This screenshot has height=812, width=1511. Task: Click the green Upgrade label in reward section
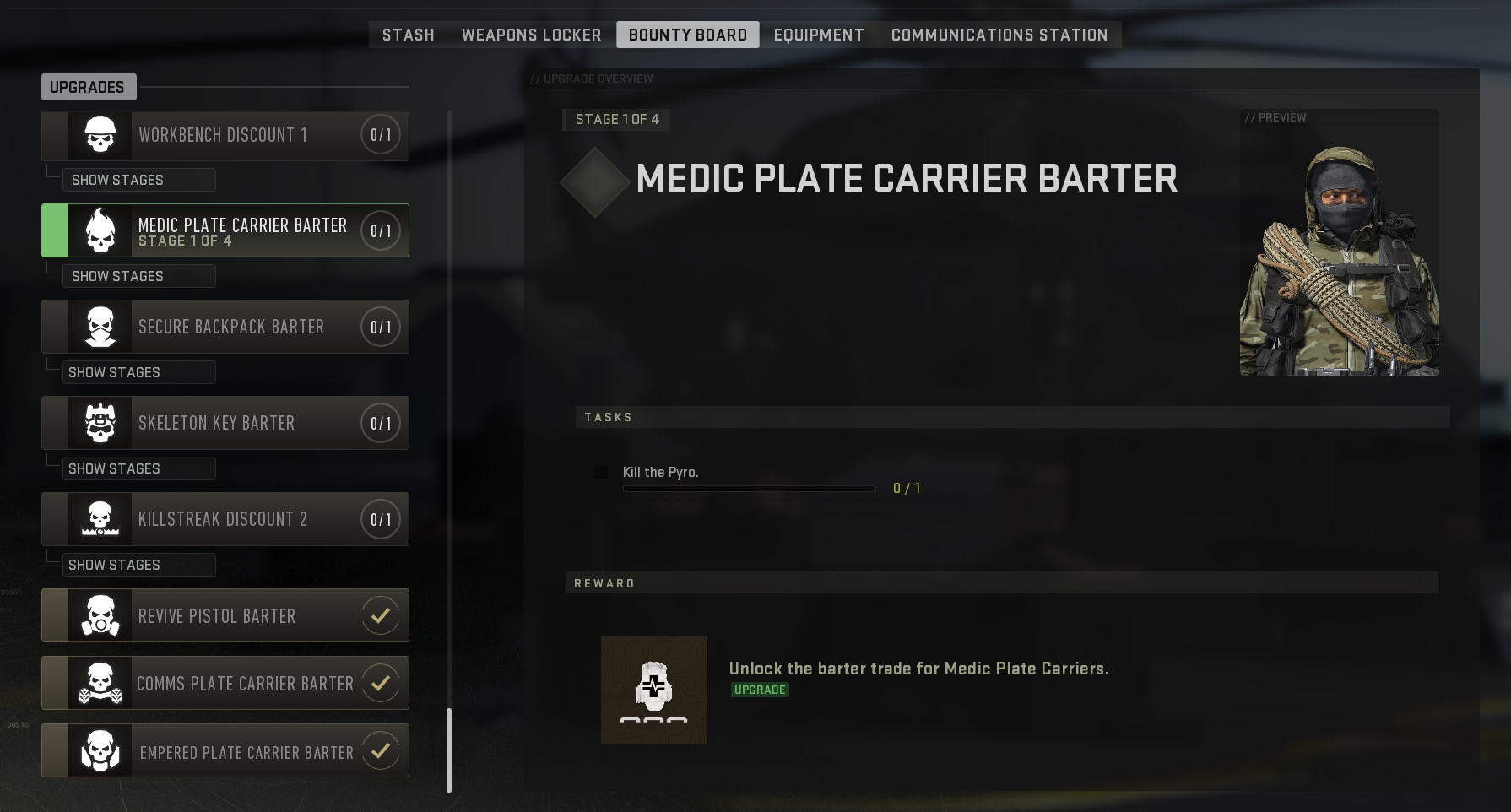759,690
